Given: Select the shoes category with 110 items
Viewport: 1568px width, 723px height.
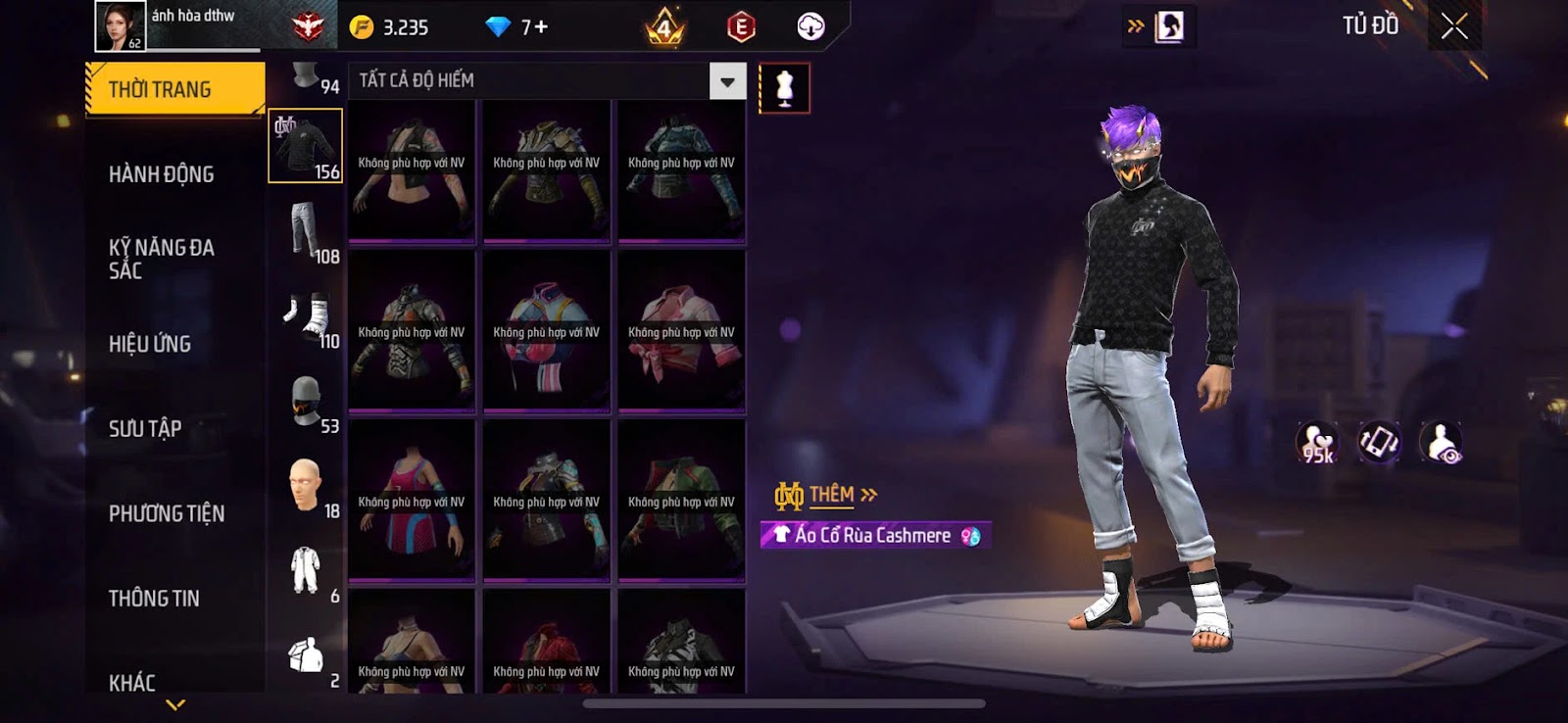Looking at the screenshot, I should pos(306,316).
